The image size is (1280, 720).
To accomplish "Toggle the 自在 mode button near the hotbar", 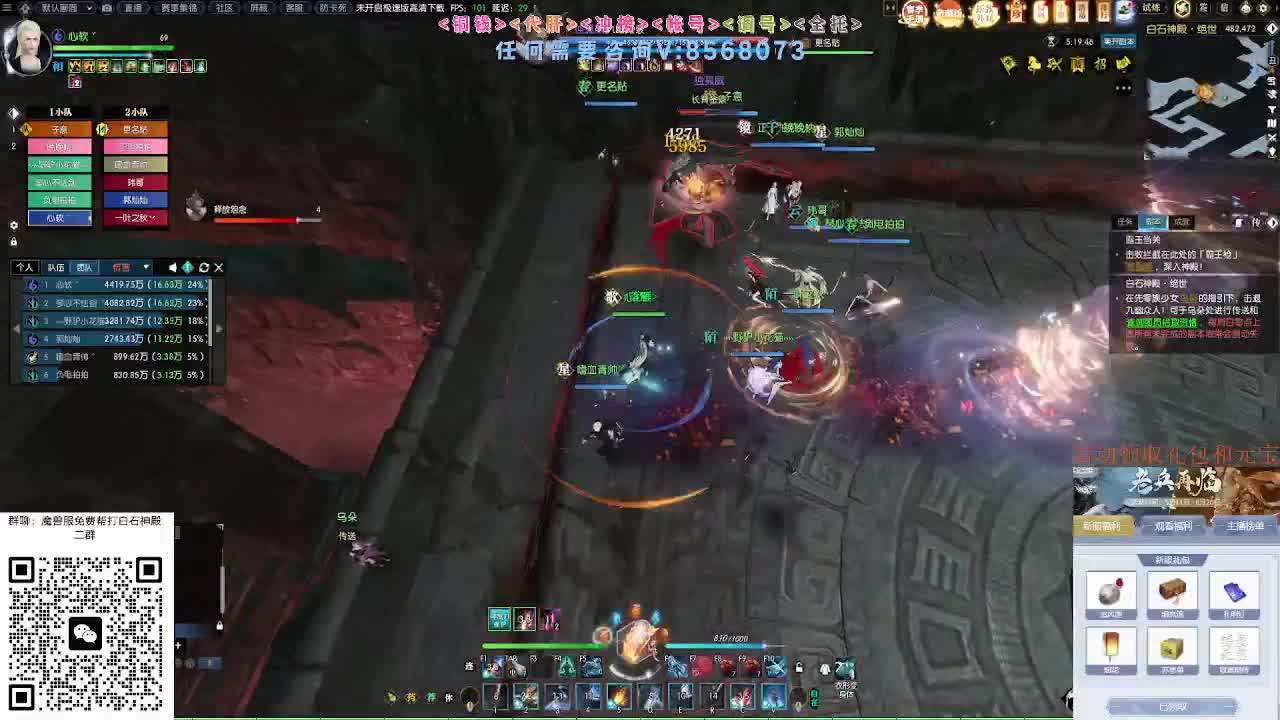I will tap(815, 698).
